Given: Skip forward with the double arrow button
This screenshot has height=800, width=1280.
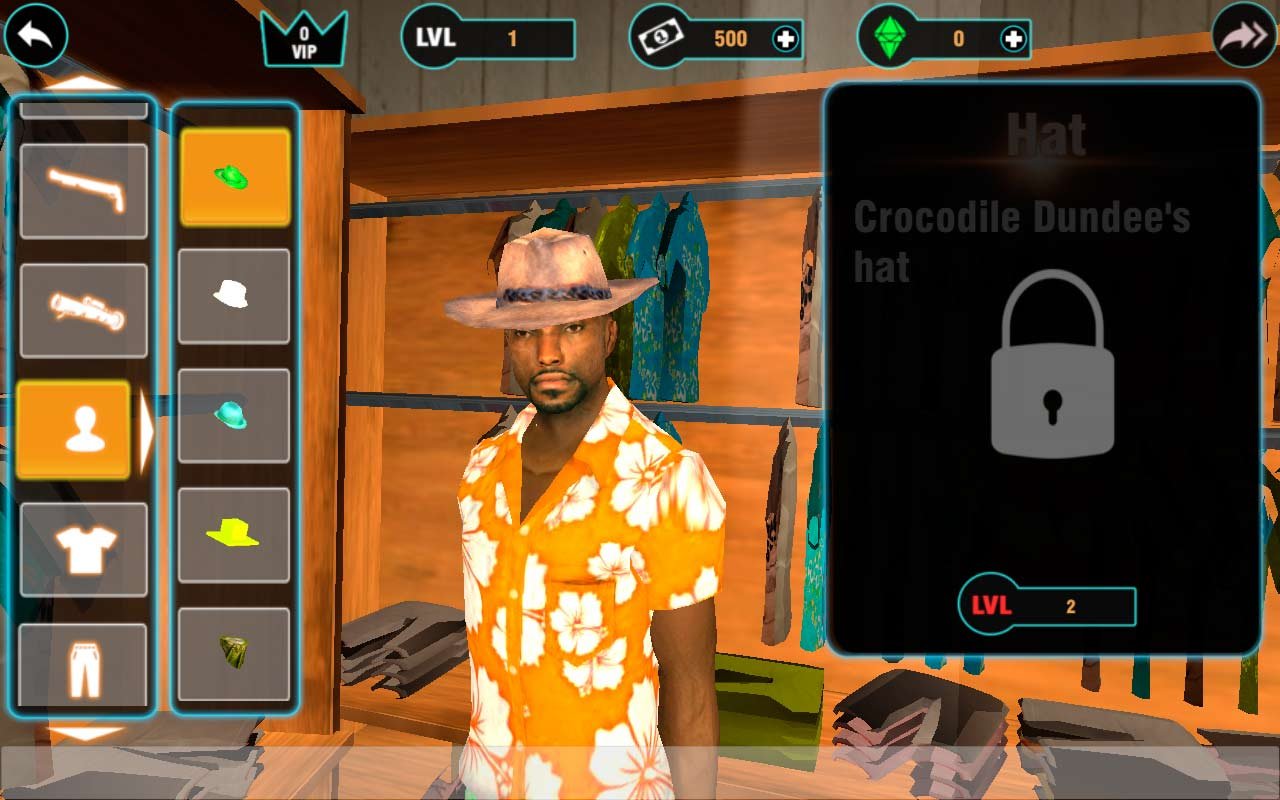Looking at the screenshot, I should tap(1244, 36).
